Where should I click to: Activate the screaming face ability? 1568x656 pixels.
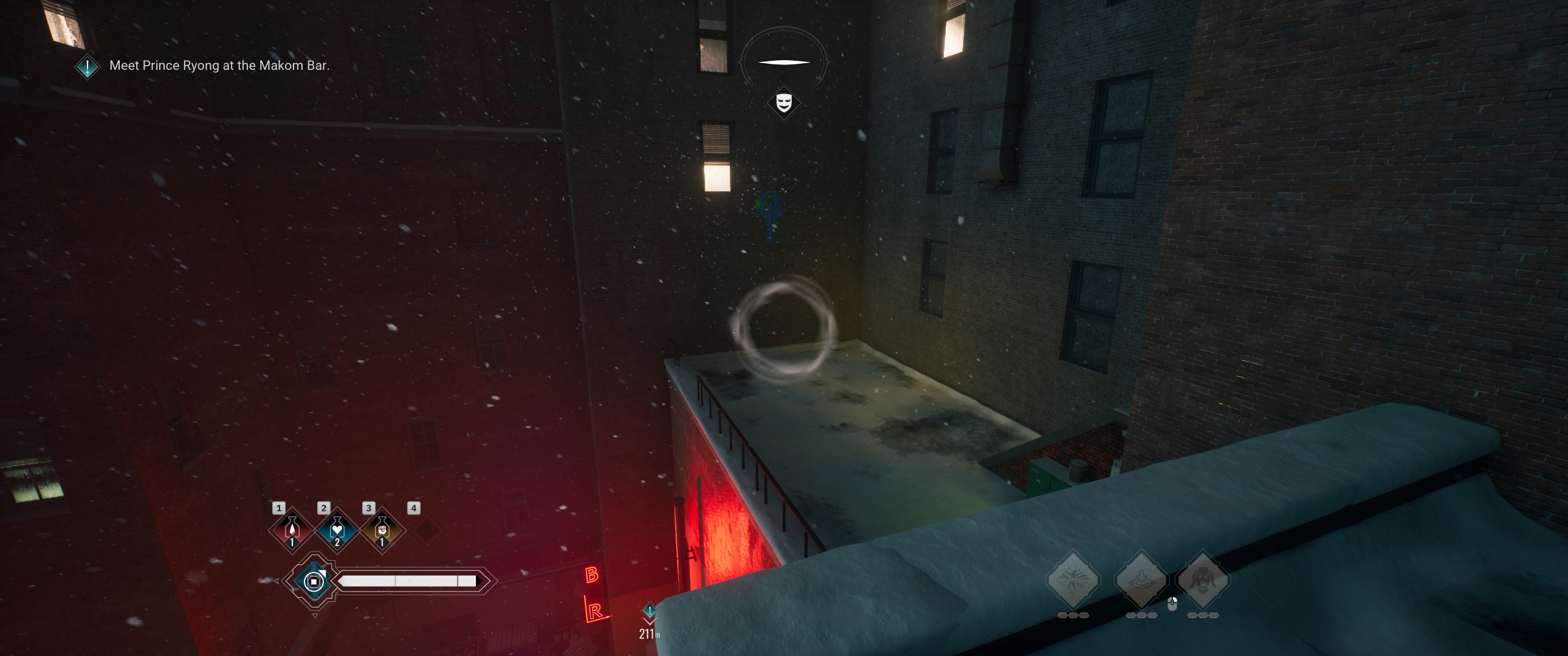[x=1203, y=579]
